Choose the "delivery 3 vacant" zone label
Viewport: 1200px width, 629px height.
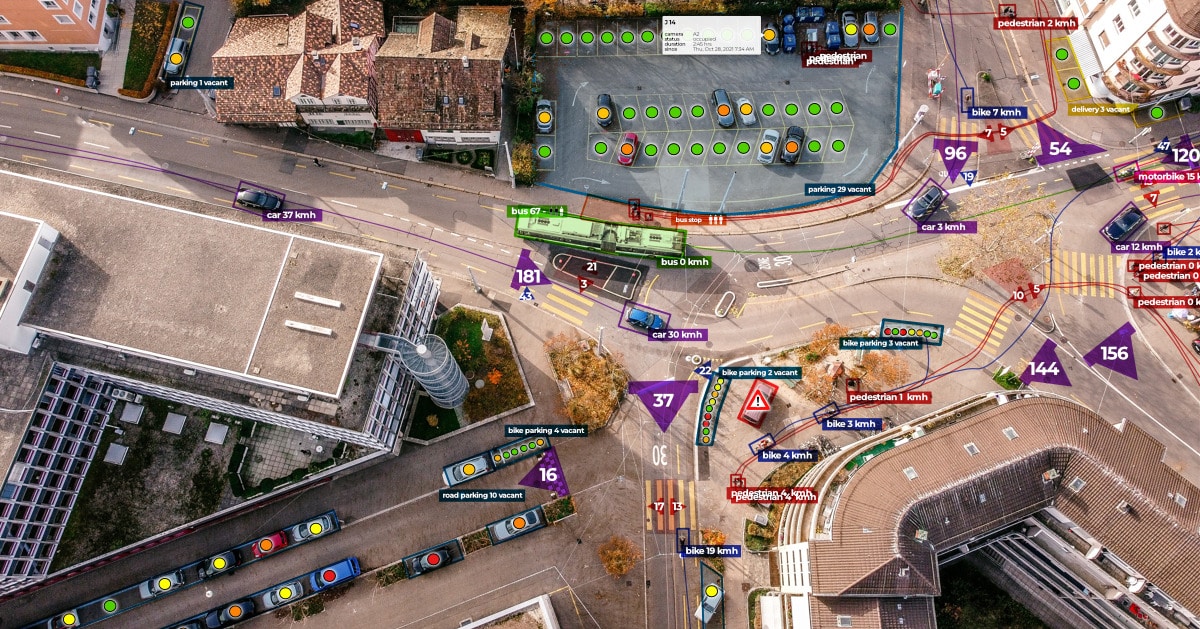(x=1100, y=109)
